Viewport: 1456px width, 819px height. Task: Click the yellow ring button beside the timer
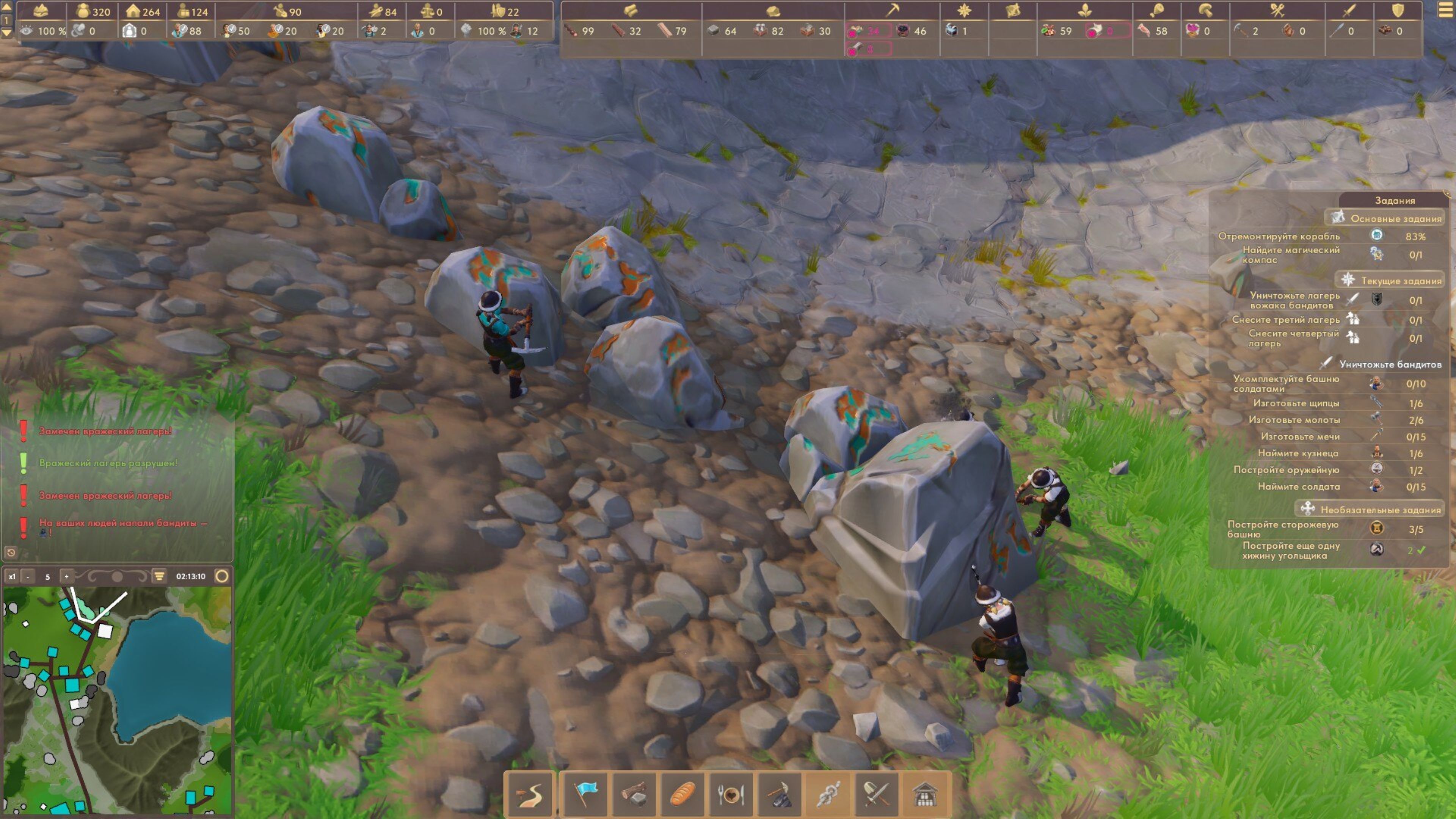coord(222,576)
